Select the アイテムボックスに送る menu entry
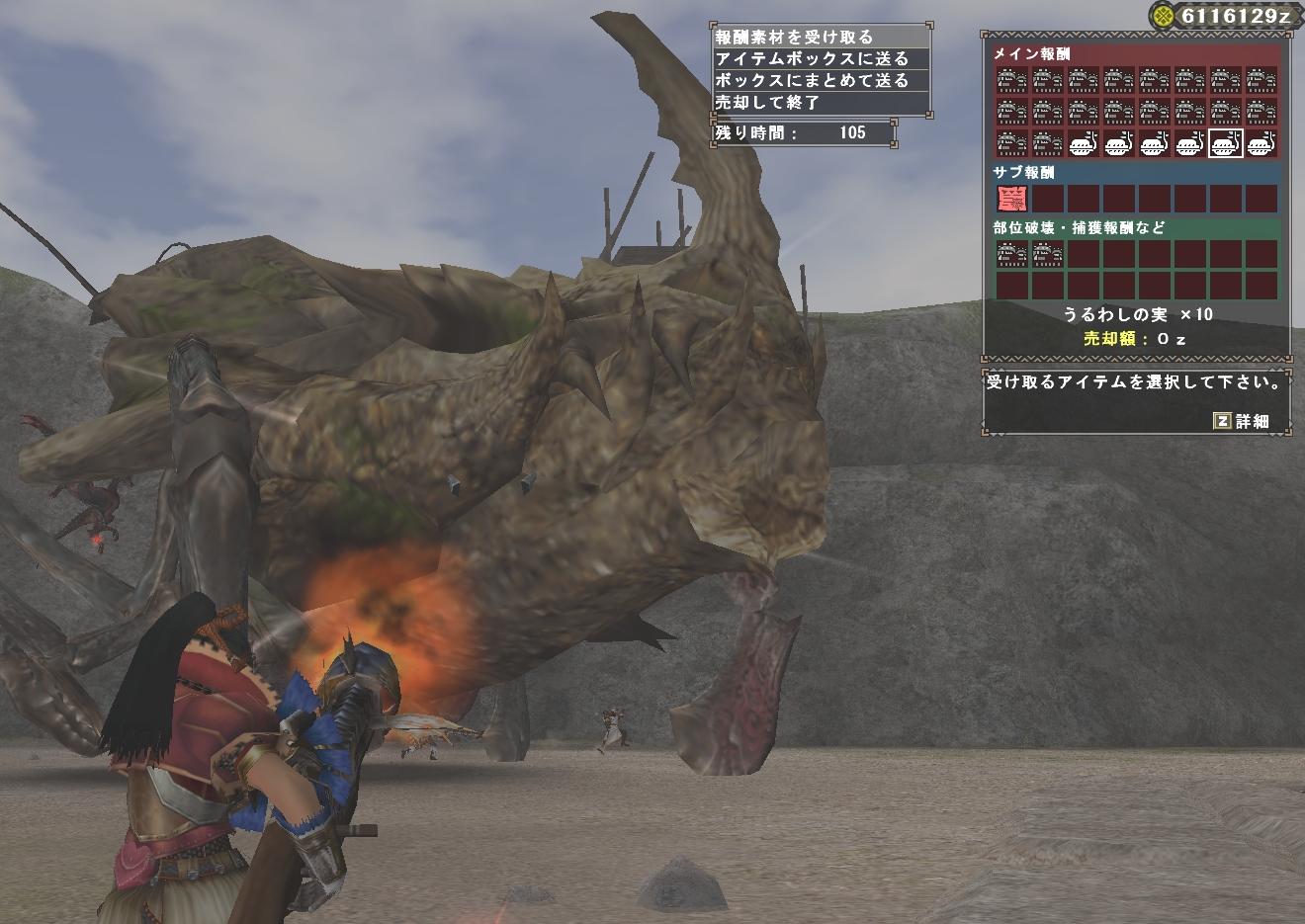Screen dimensions: 1305x924 pos(820,58)
